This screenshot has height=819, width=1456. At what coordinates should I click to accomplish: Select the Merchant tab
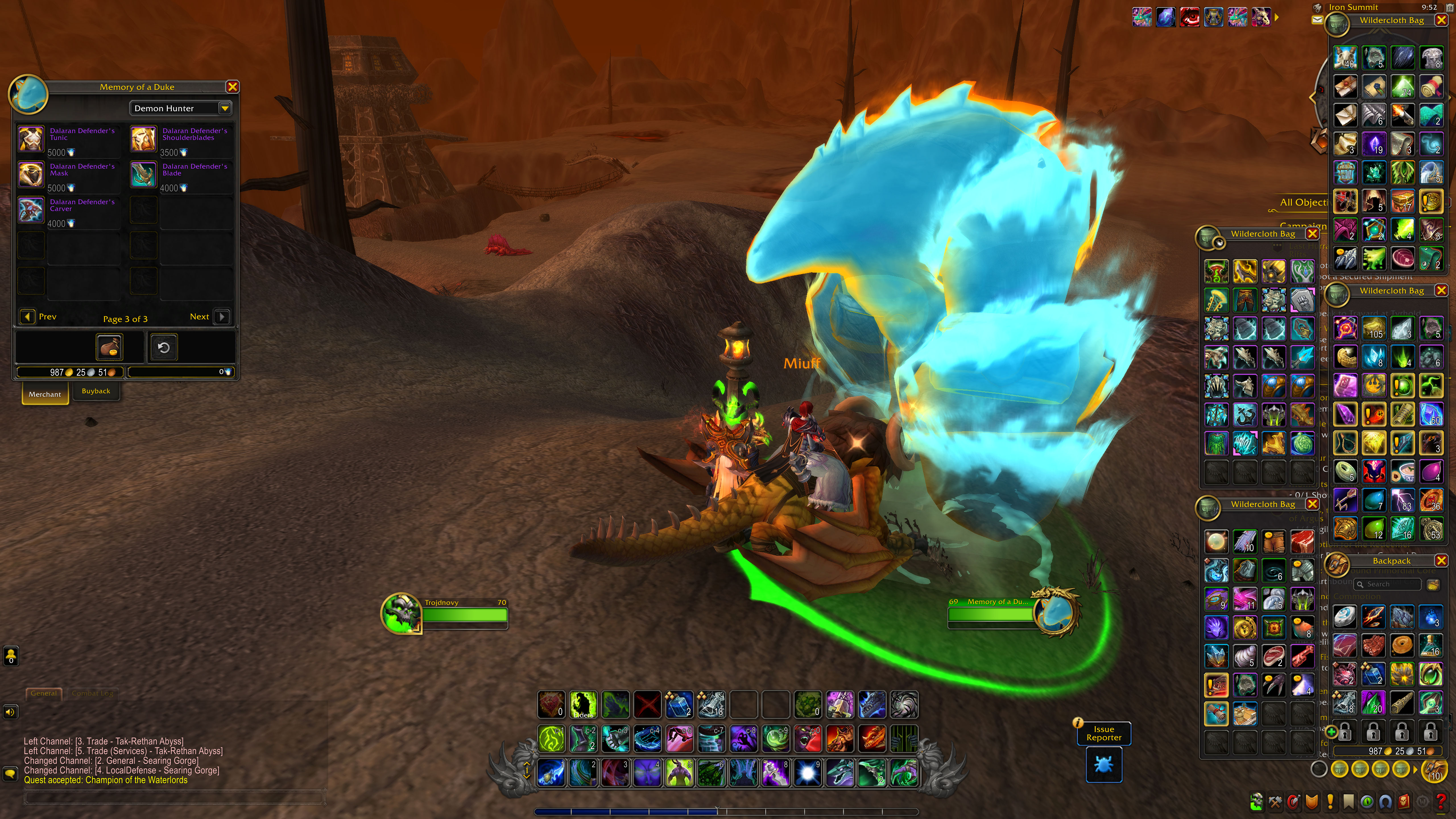click(x=45, y=394)
